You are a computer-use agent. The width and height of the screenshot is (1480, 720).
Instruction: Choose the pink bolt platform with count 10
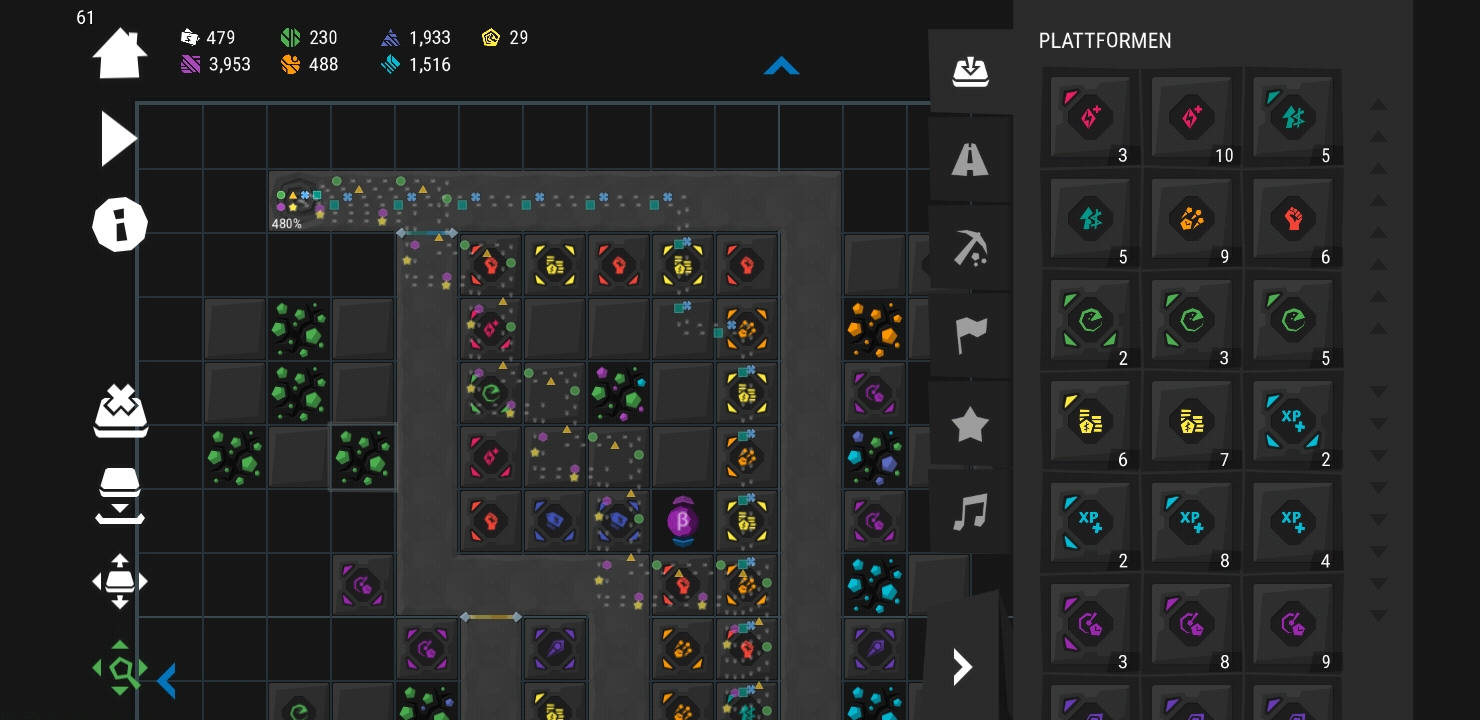1191,117
